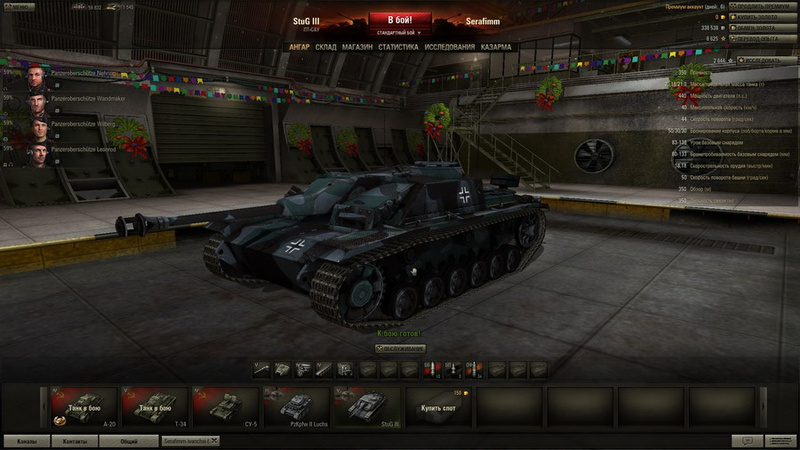Switch to the Склад tab
Viewport: 800px width, 450px height.
tap(326, 47)
